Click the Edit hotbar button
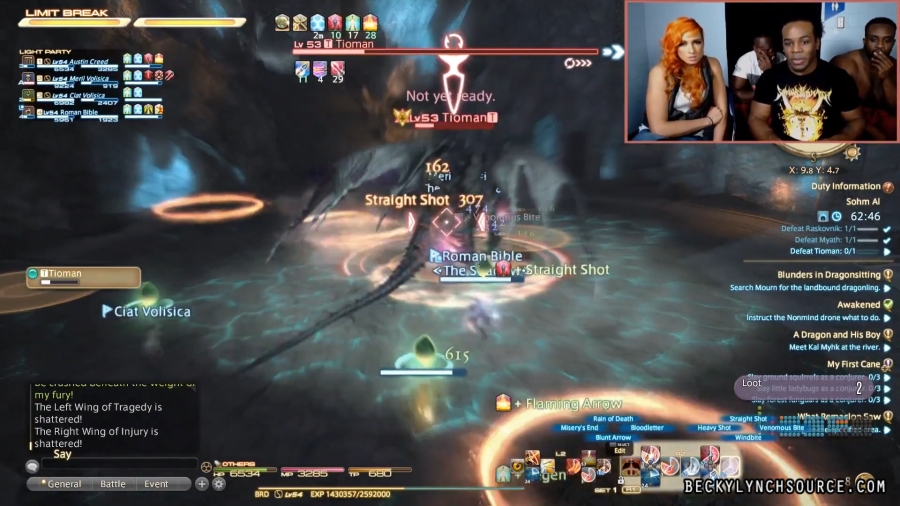Viewport: 900px width, 506px height. click(x=620, y=451)
